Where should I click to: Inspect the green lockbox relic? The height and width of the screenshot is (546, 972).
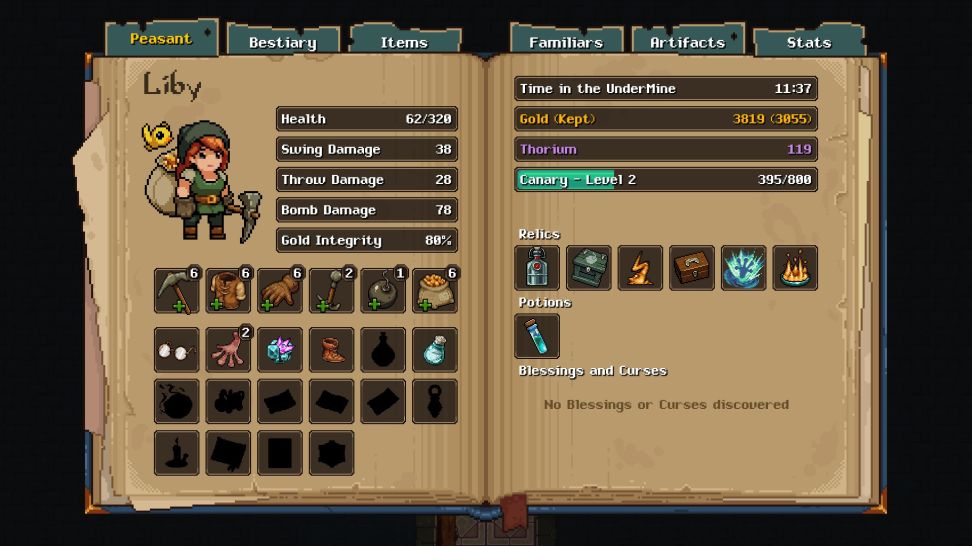pos(589,268)
